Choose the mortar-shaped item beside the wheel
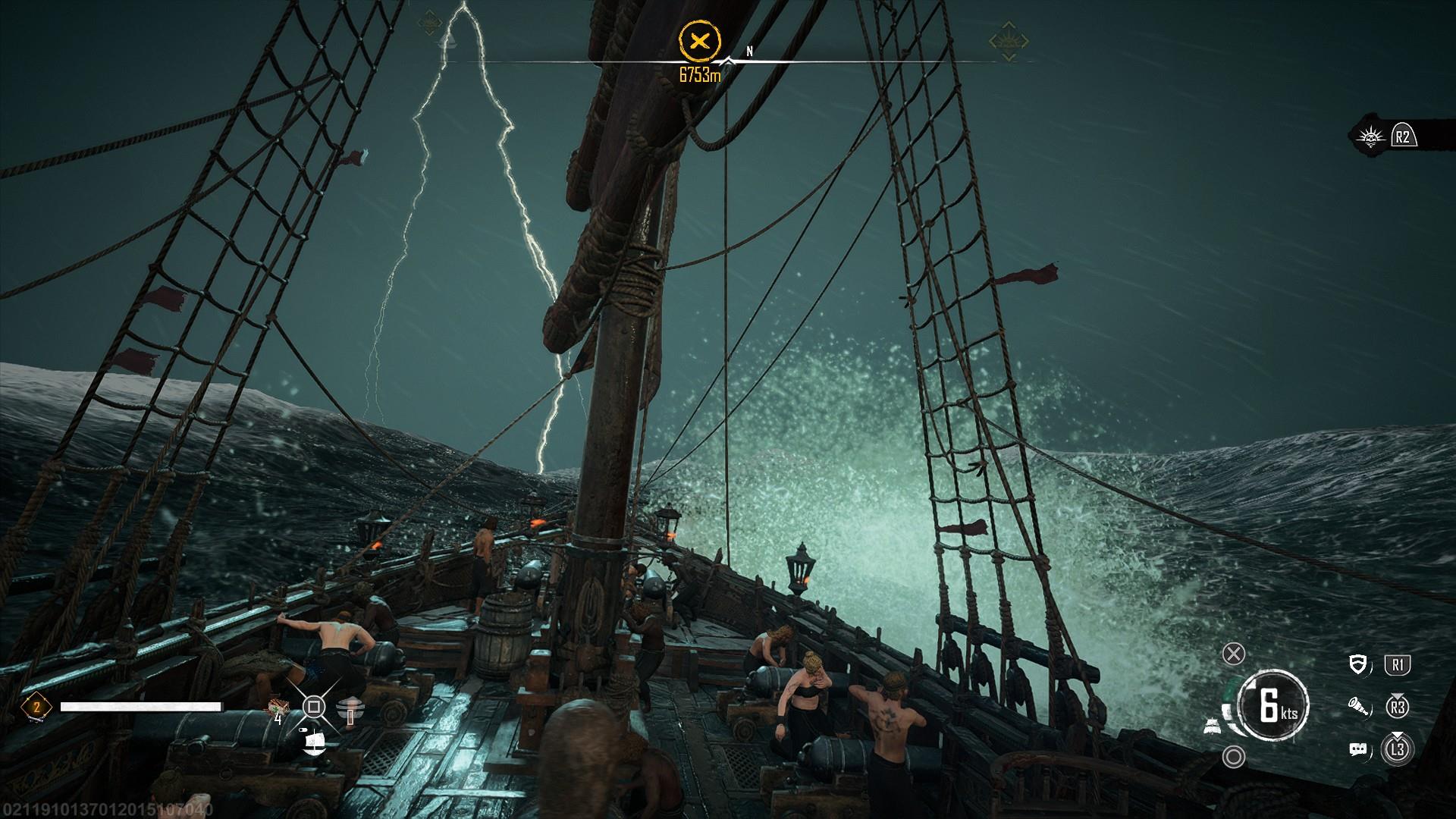The image size is (1456, 819). tap(349, 710)
